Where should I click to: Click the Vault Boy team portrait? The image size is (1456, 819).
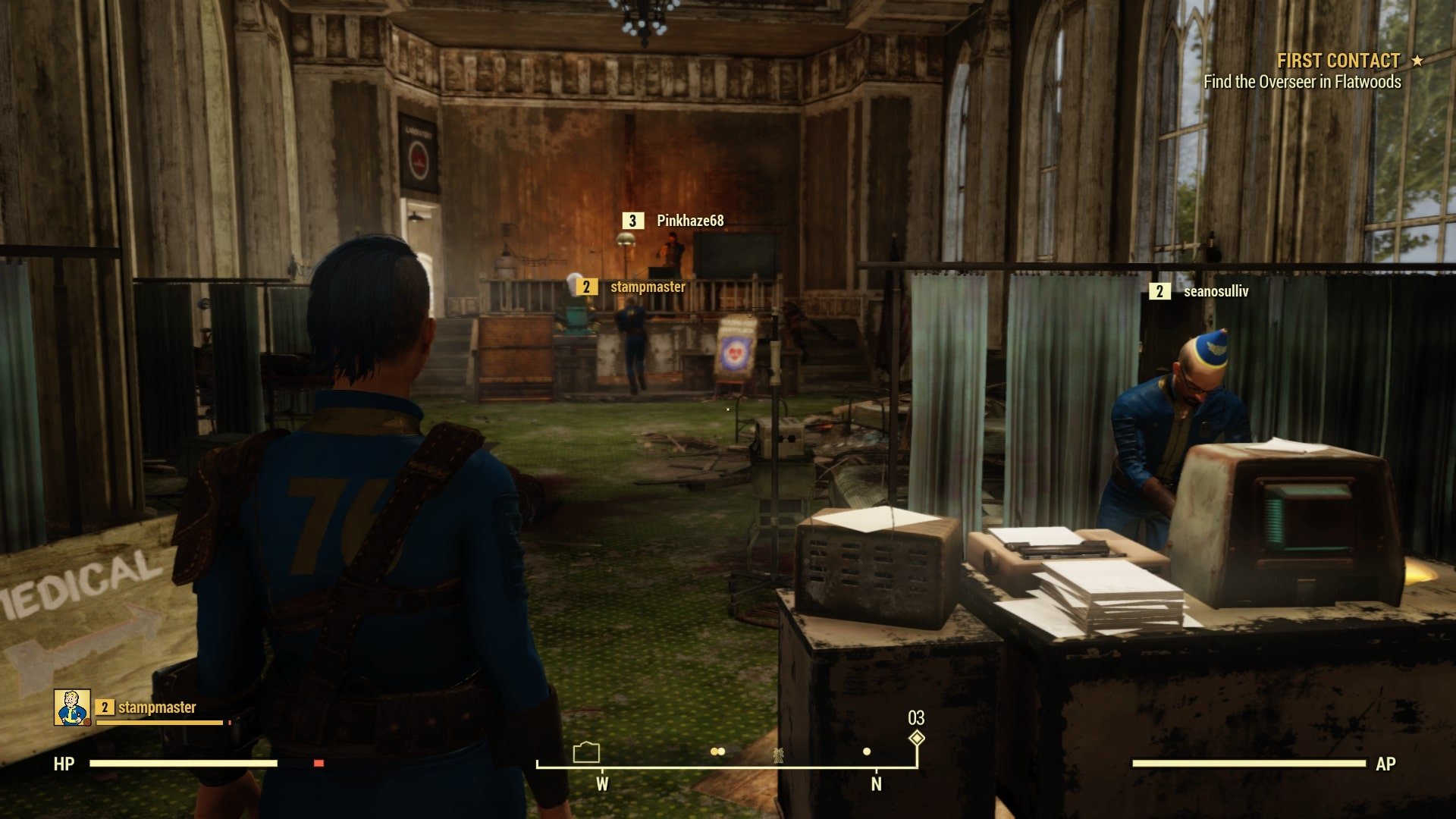click(x=72, y=708)
